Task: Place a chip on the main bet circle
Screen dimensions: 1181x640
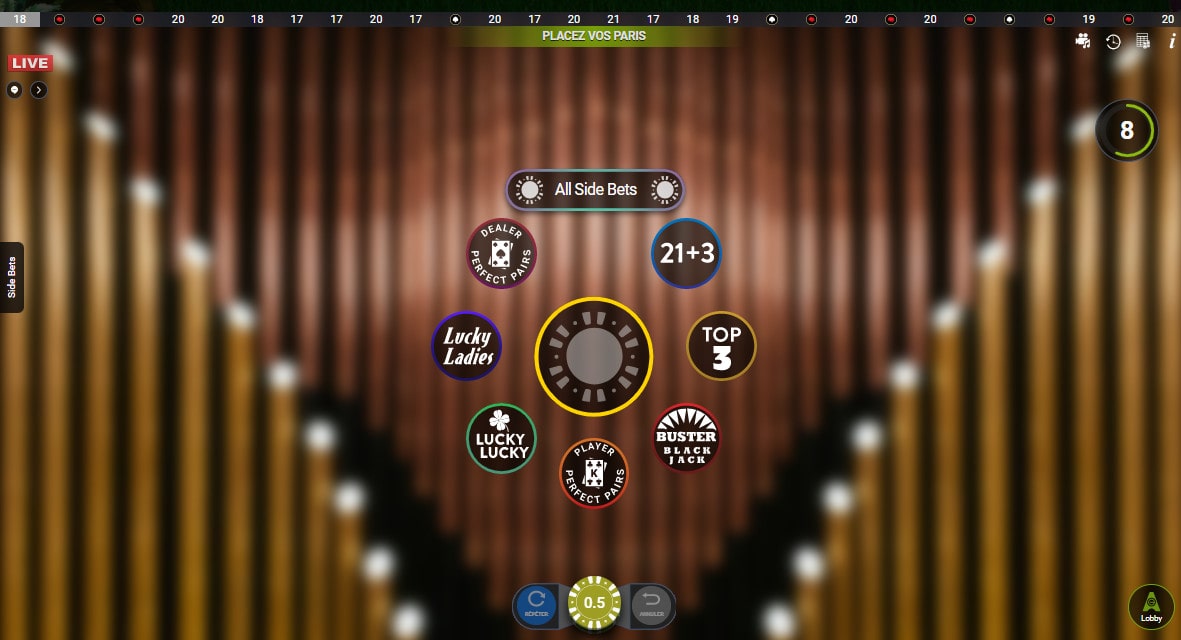Action: point(594,356)
